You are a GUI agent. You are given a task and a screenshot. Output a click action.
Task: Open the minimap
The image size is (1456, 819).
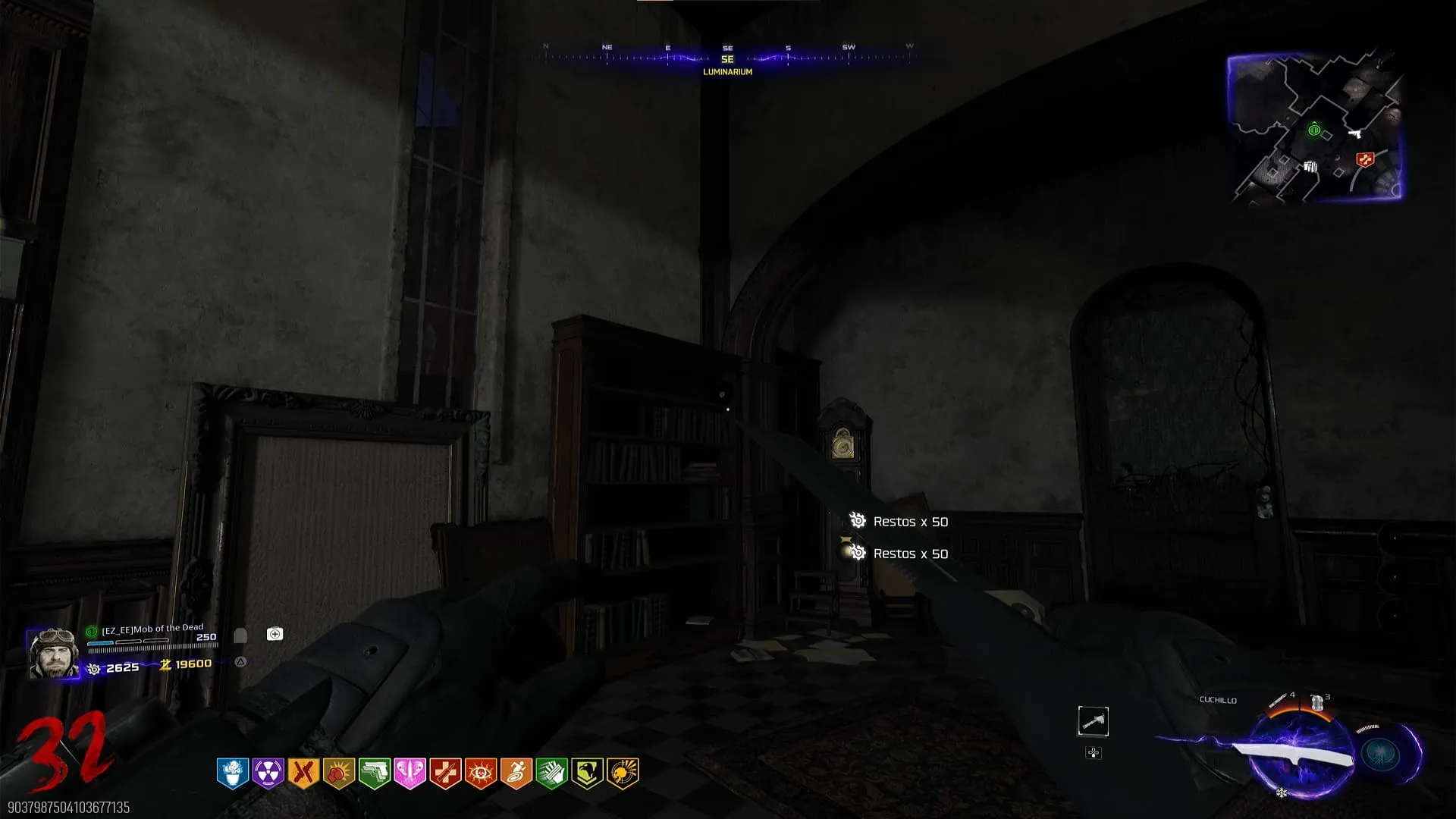click(1315, 127)
